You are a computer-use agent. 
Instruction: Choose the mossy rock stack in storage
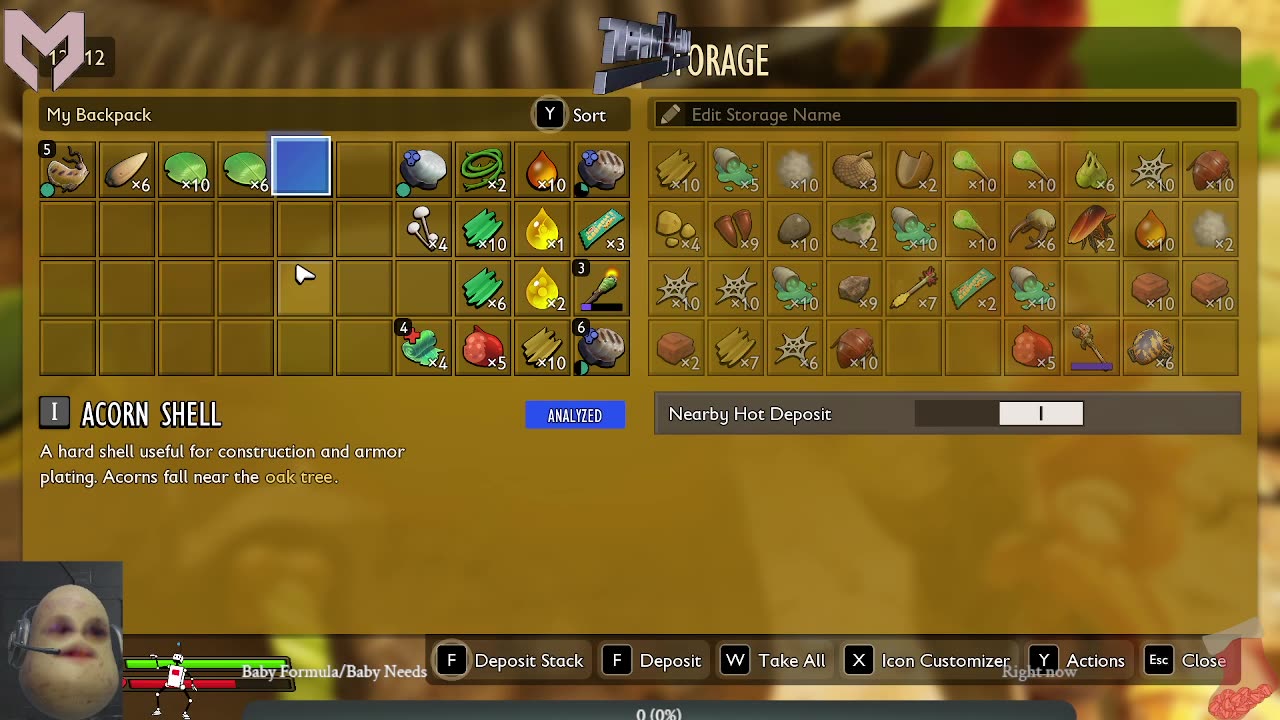click(x=855, y=229)
